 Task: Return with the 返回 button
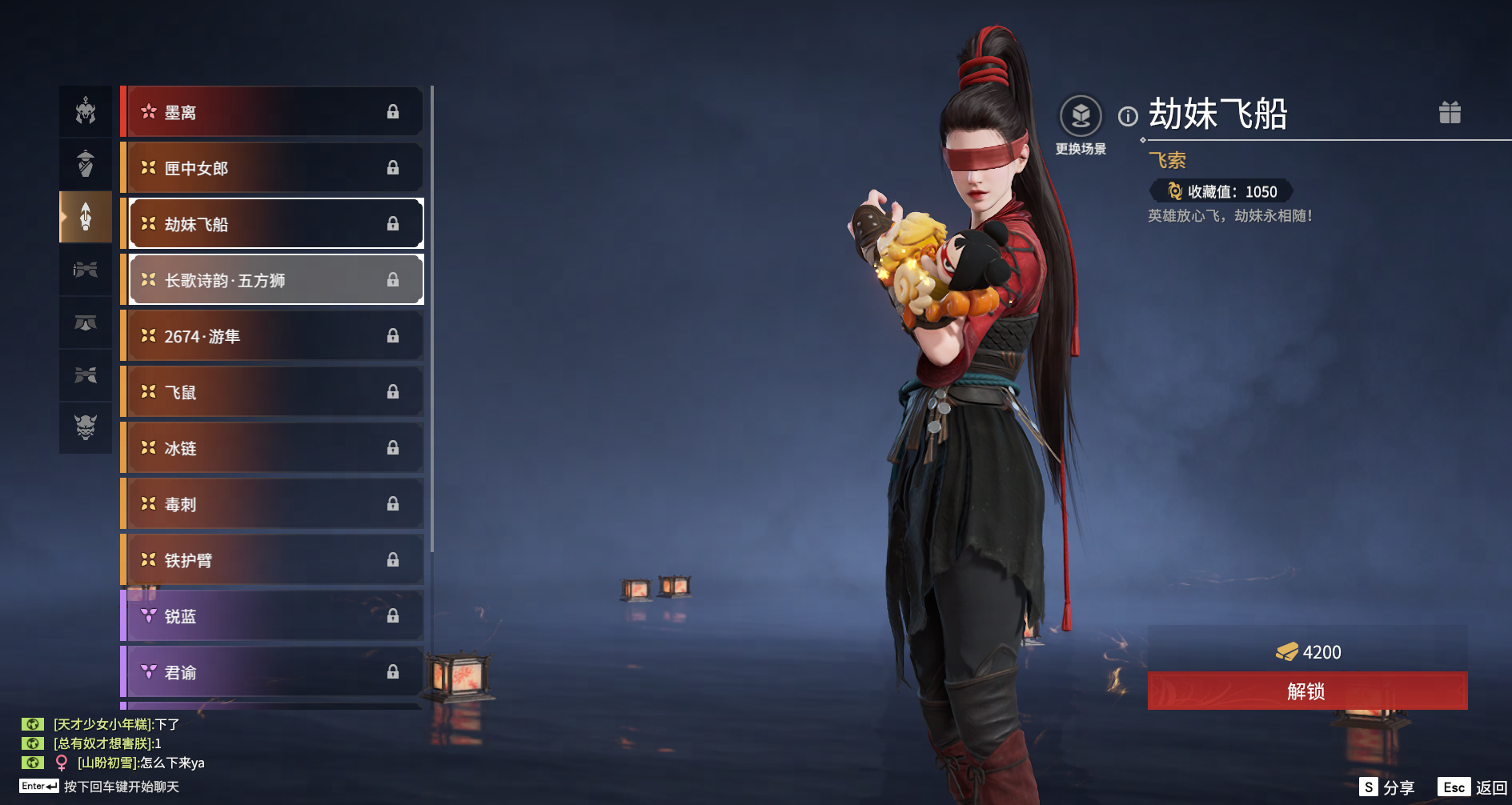[1473, 787]
